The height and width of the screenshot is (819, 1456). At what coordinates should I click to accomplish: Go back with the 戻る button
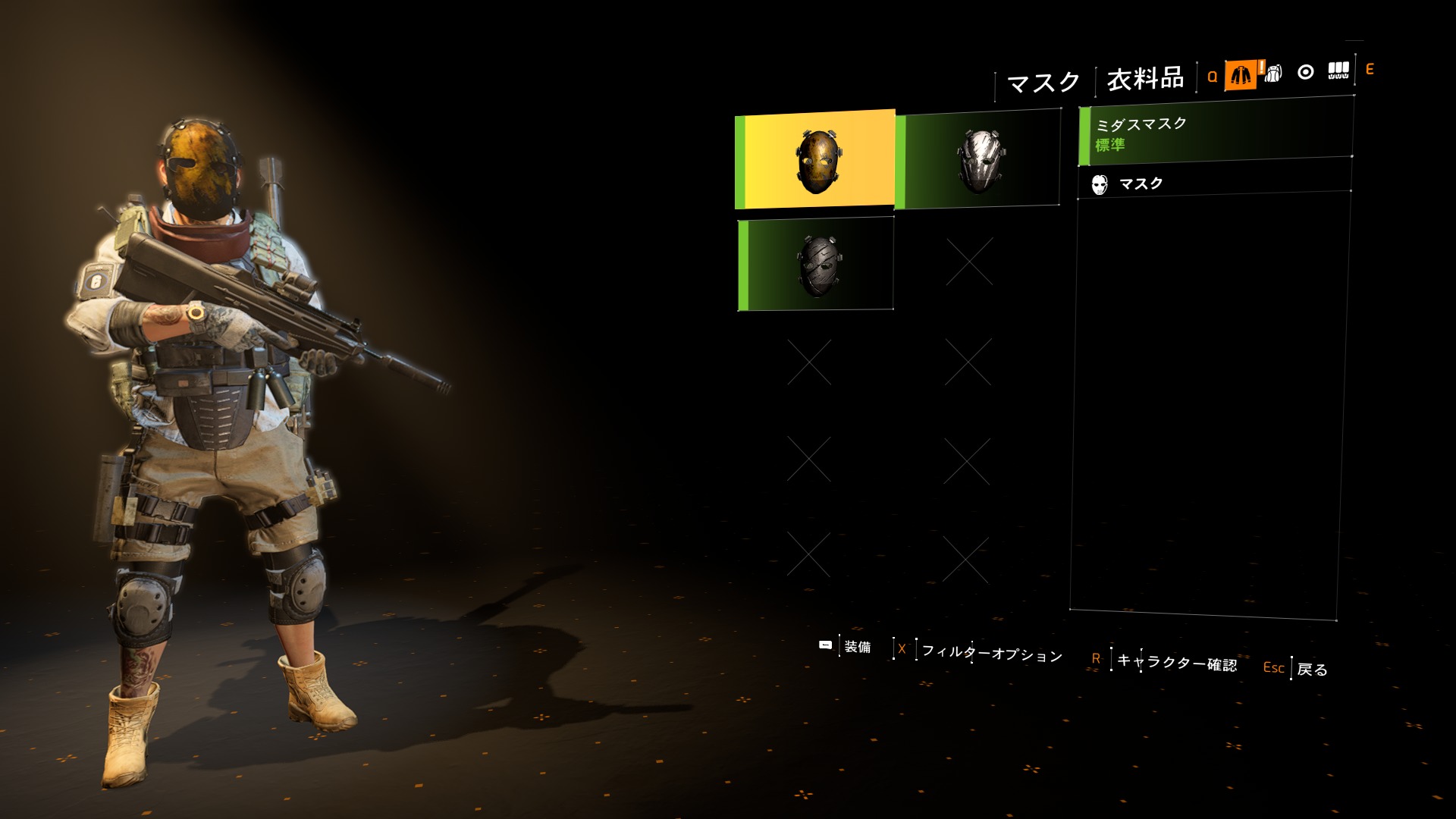(x=1311, y=669)
